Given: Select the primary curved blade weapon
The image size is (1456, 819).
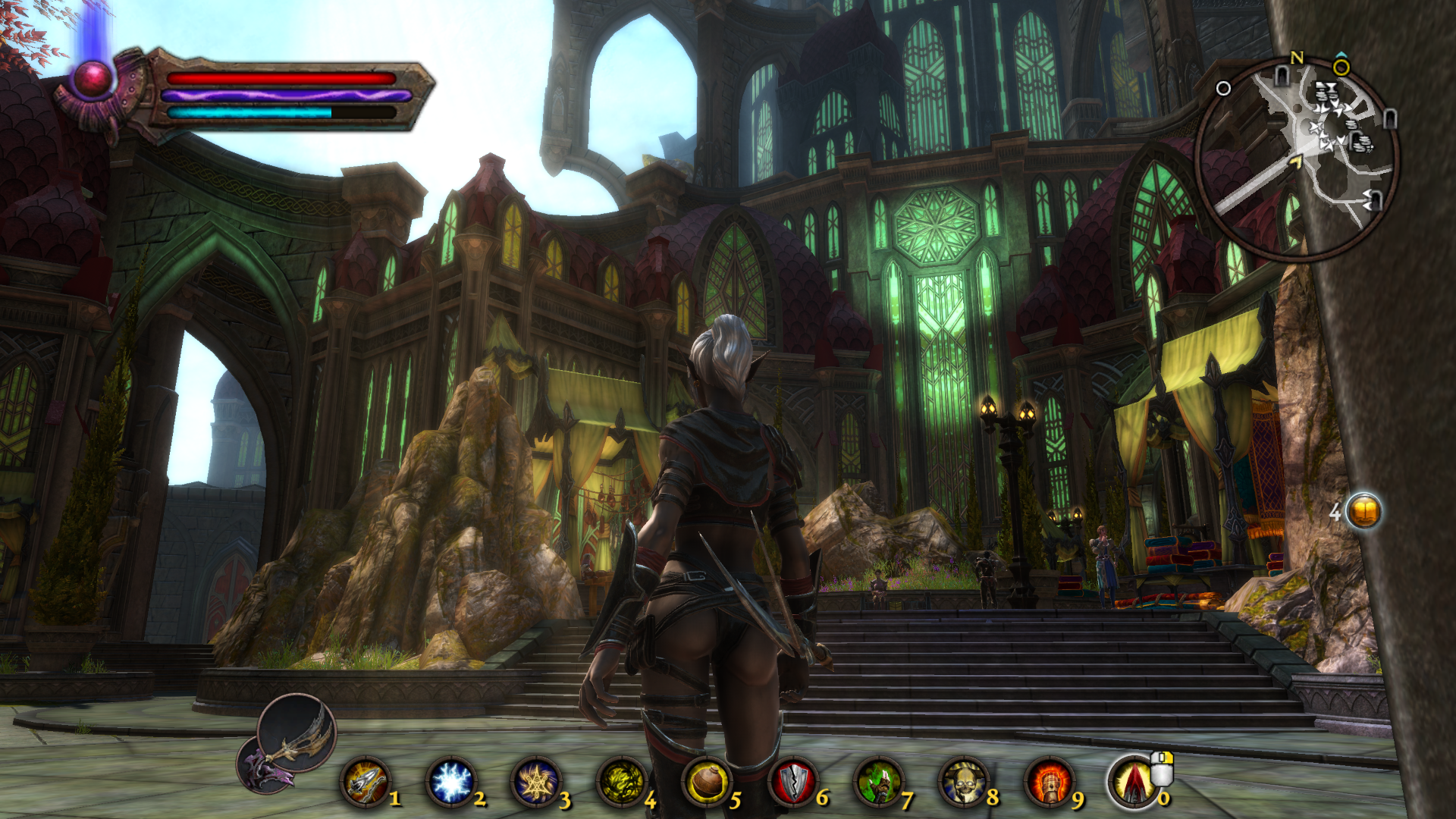Looking at the screenshot, I should click(297, 733).
